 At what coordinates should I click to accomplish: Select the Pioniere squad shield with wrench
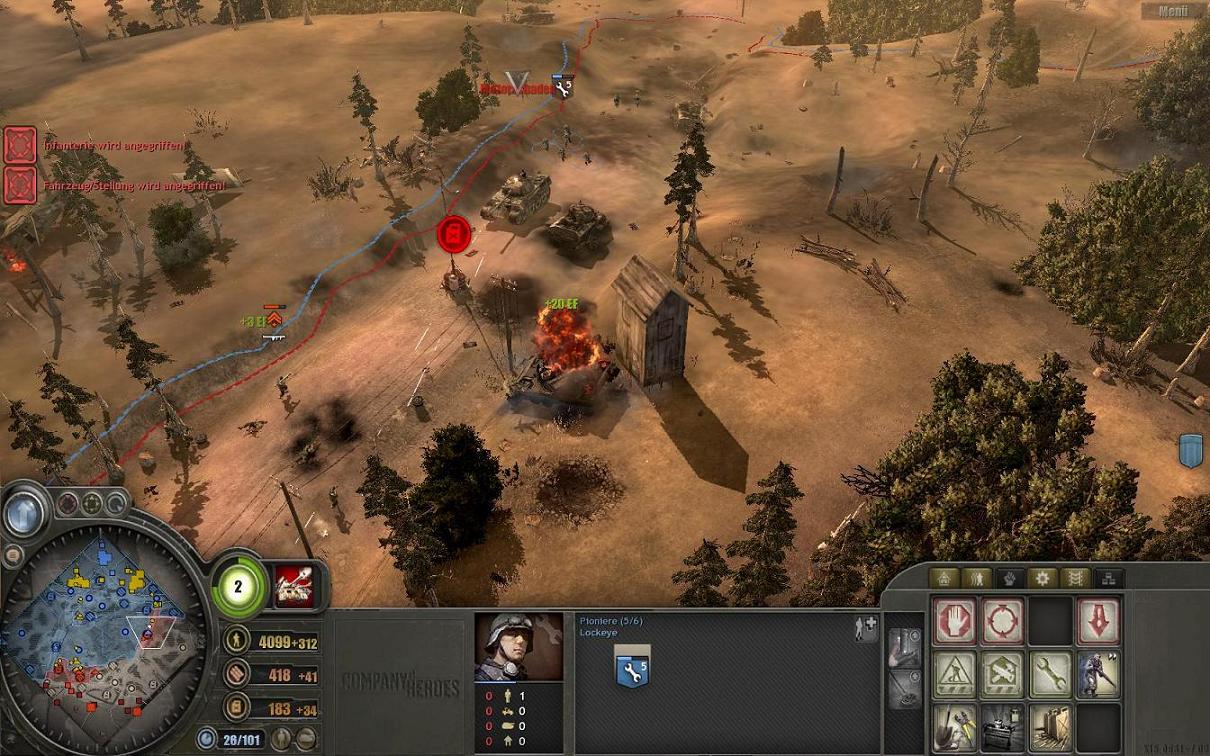632,671
